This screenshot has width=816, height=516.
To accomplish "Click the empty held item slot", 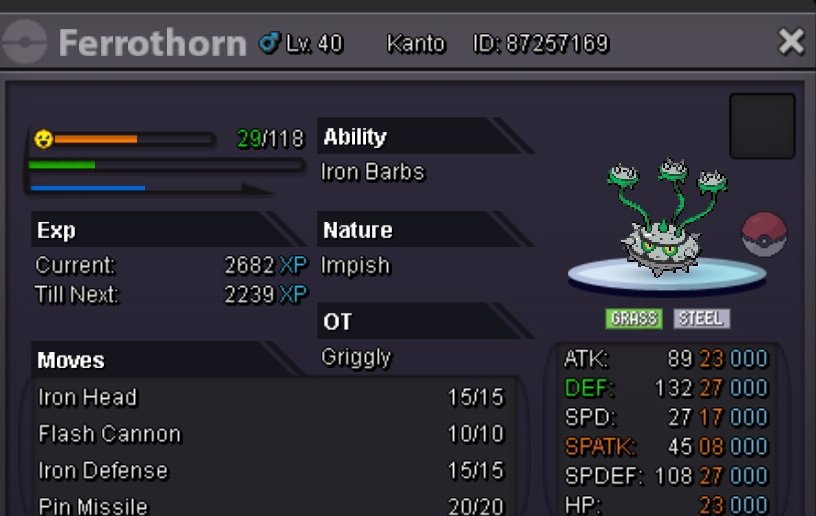I will click(x=762, y=126).
